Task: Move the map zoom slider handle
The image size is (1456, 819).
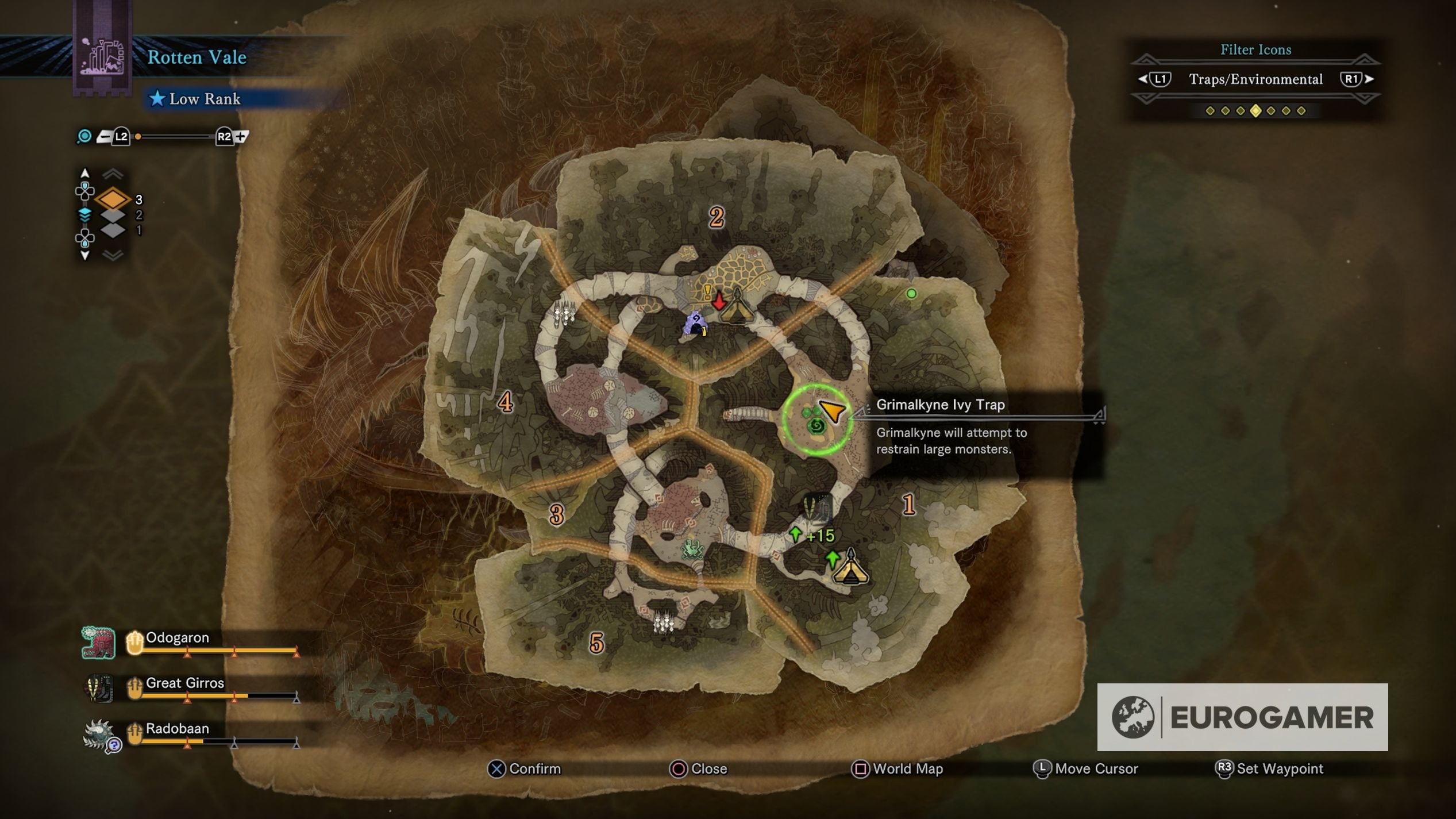Action: click(x=138, y=137)
